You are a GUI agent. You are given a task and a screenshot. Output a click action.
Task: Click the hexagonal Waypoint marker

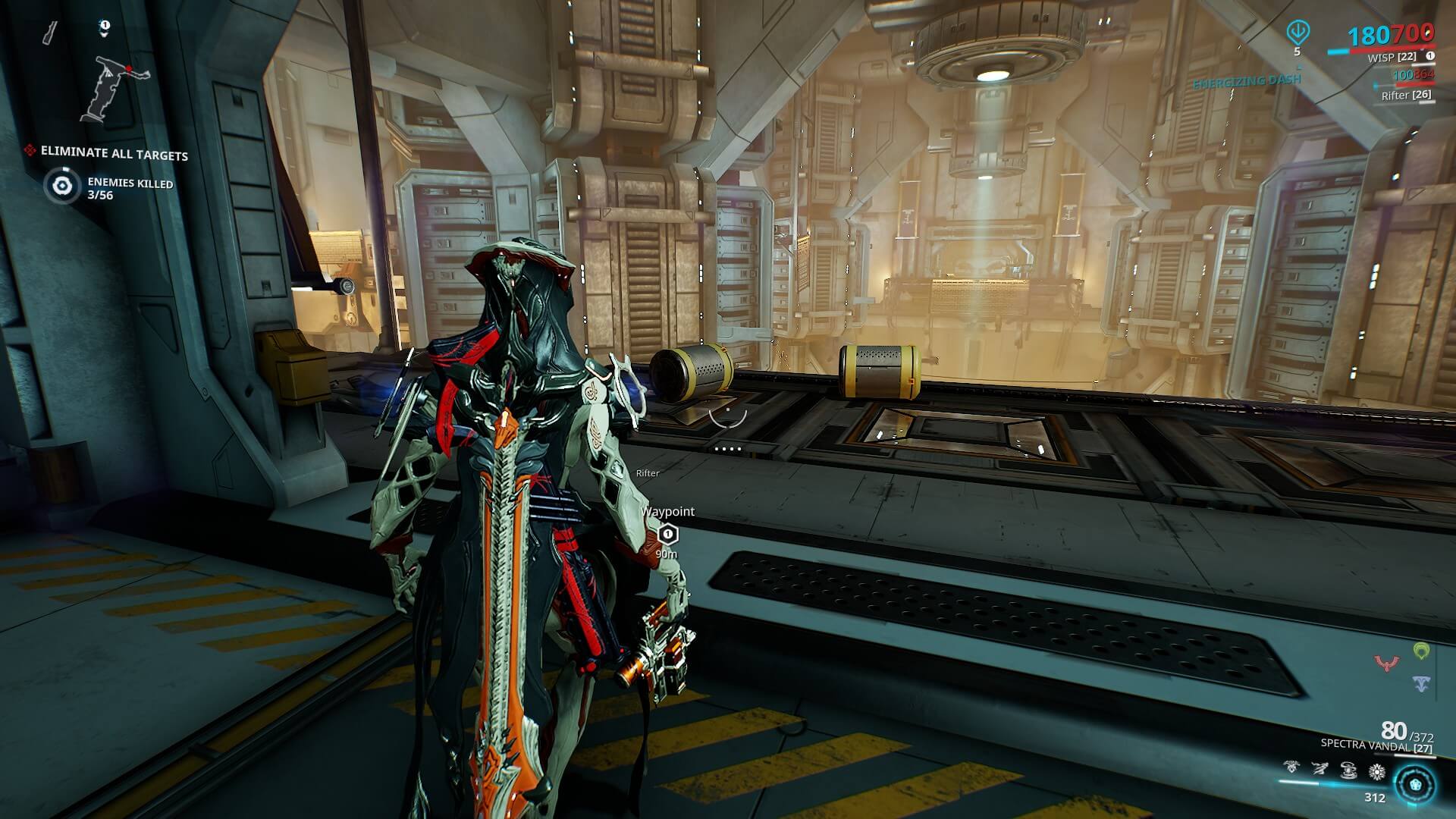click(x=667, y=535)
